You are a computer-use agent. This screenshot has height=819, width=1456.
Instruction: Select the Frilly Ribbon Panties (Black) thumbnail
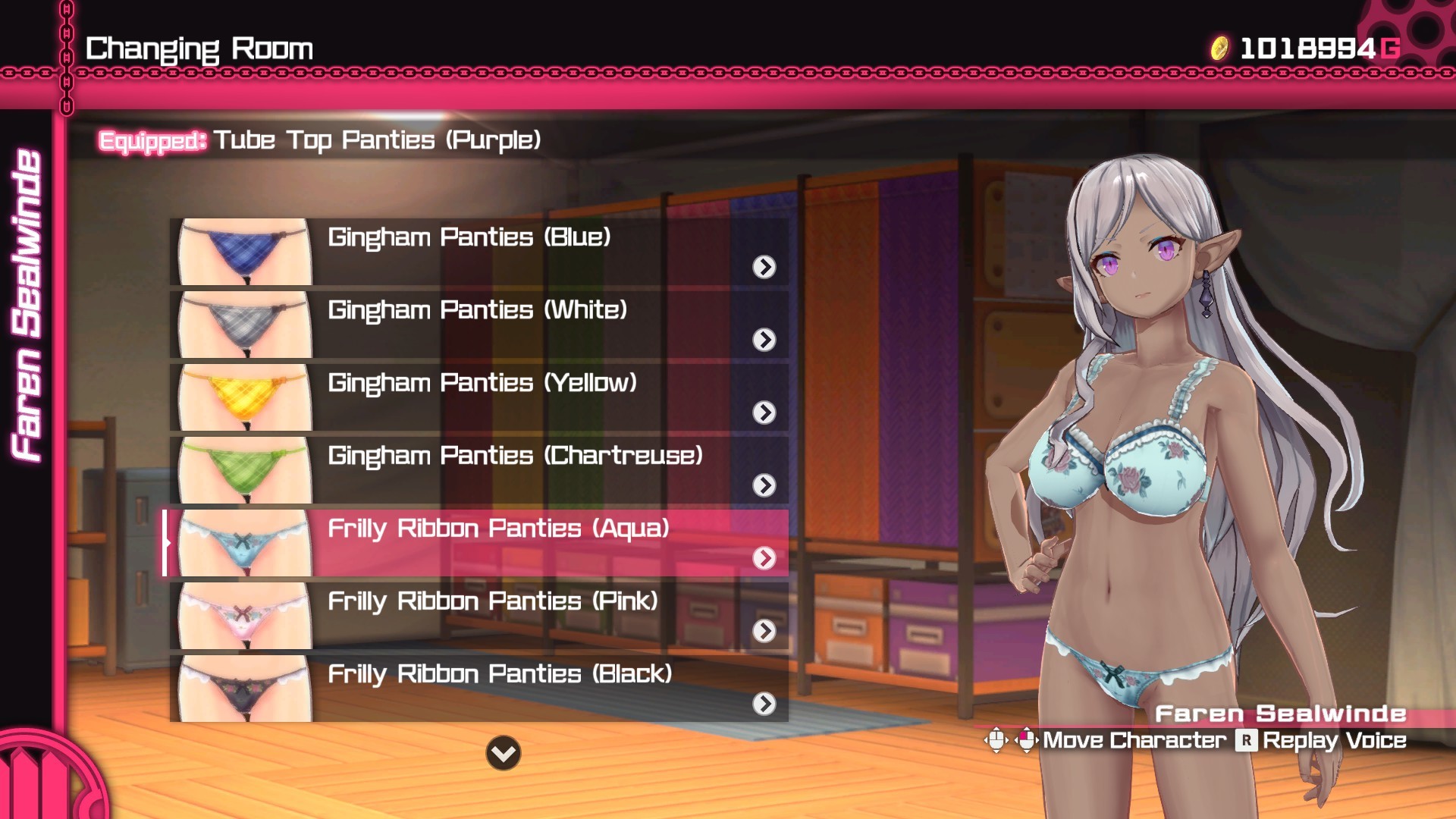coord(243,689)
